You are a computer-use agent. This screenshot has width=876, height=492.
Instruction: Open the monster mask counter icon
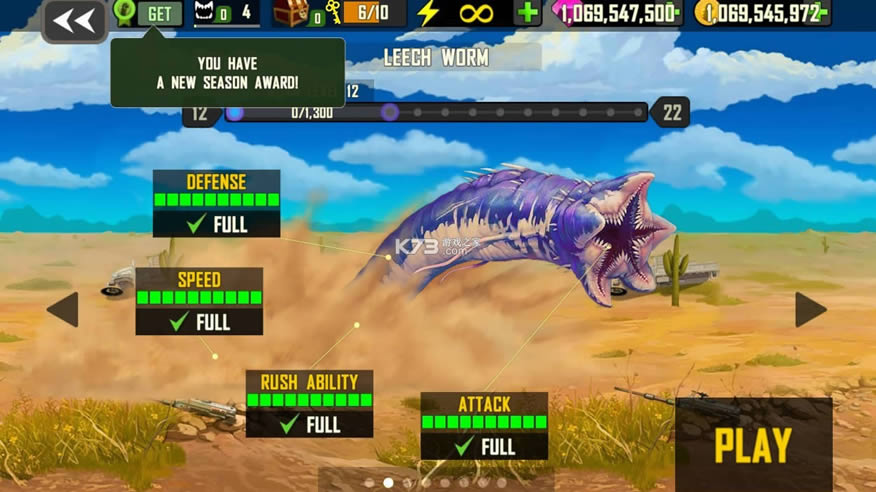206,13
